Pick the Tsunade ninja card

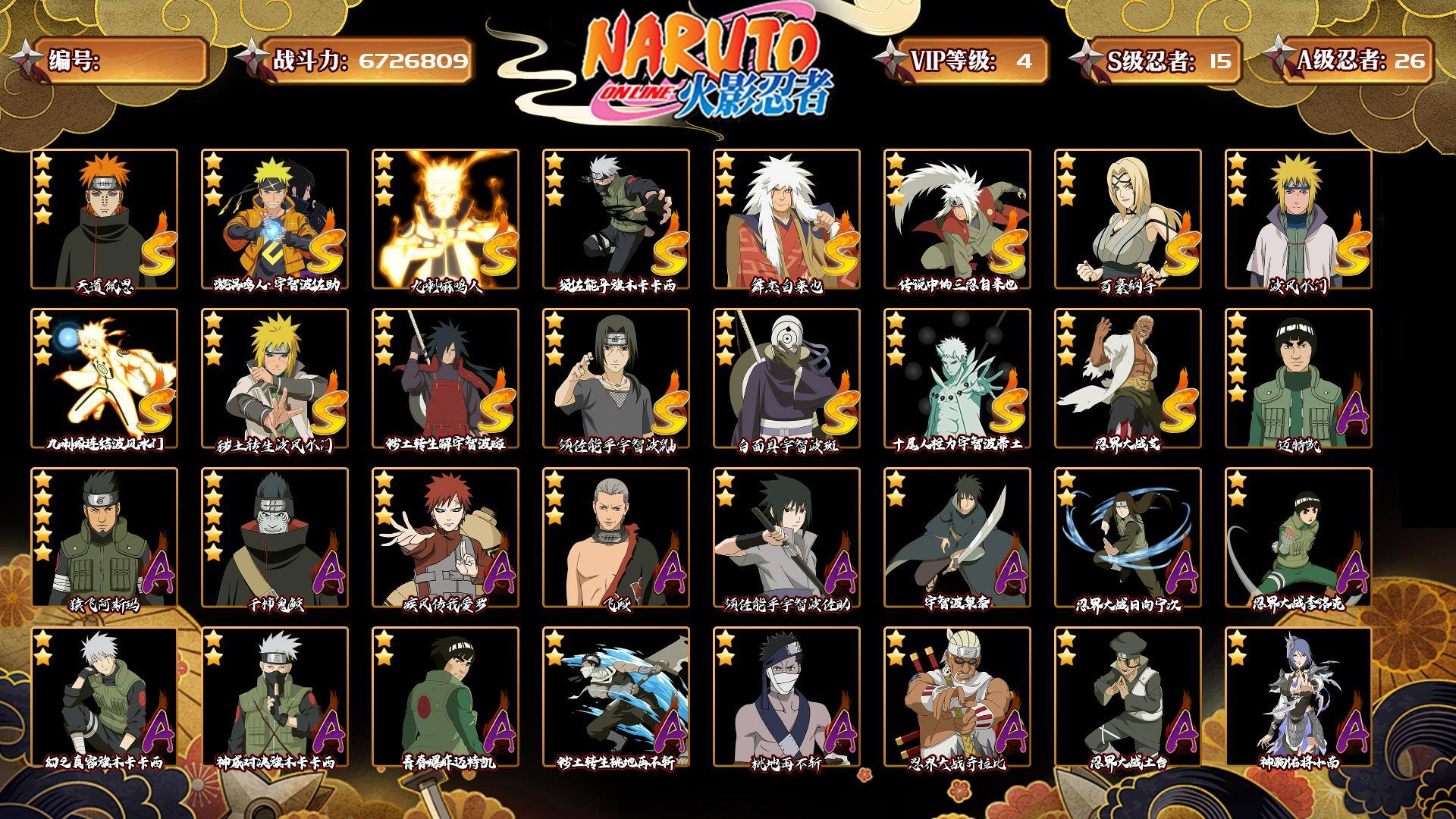pyautogui.click(x=1128, y=218)
